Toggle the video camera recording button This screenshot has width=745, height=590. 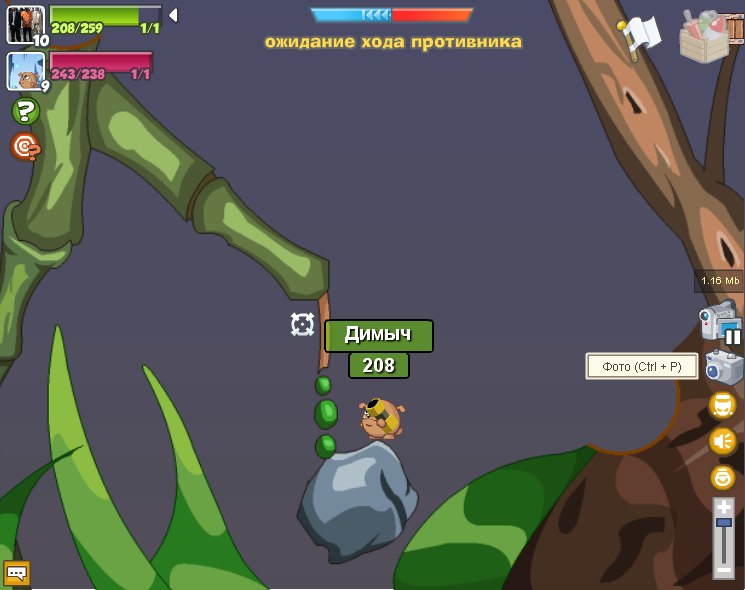click(x=719, y=323)
